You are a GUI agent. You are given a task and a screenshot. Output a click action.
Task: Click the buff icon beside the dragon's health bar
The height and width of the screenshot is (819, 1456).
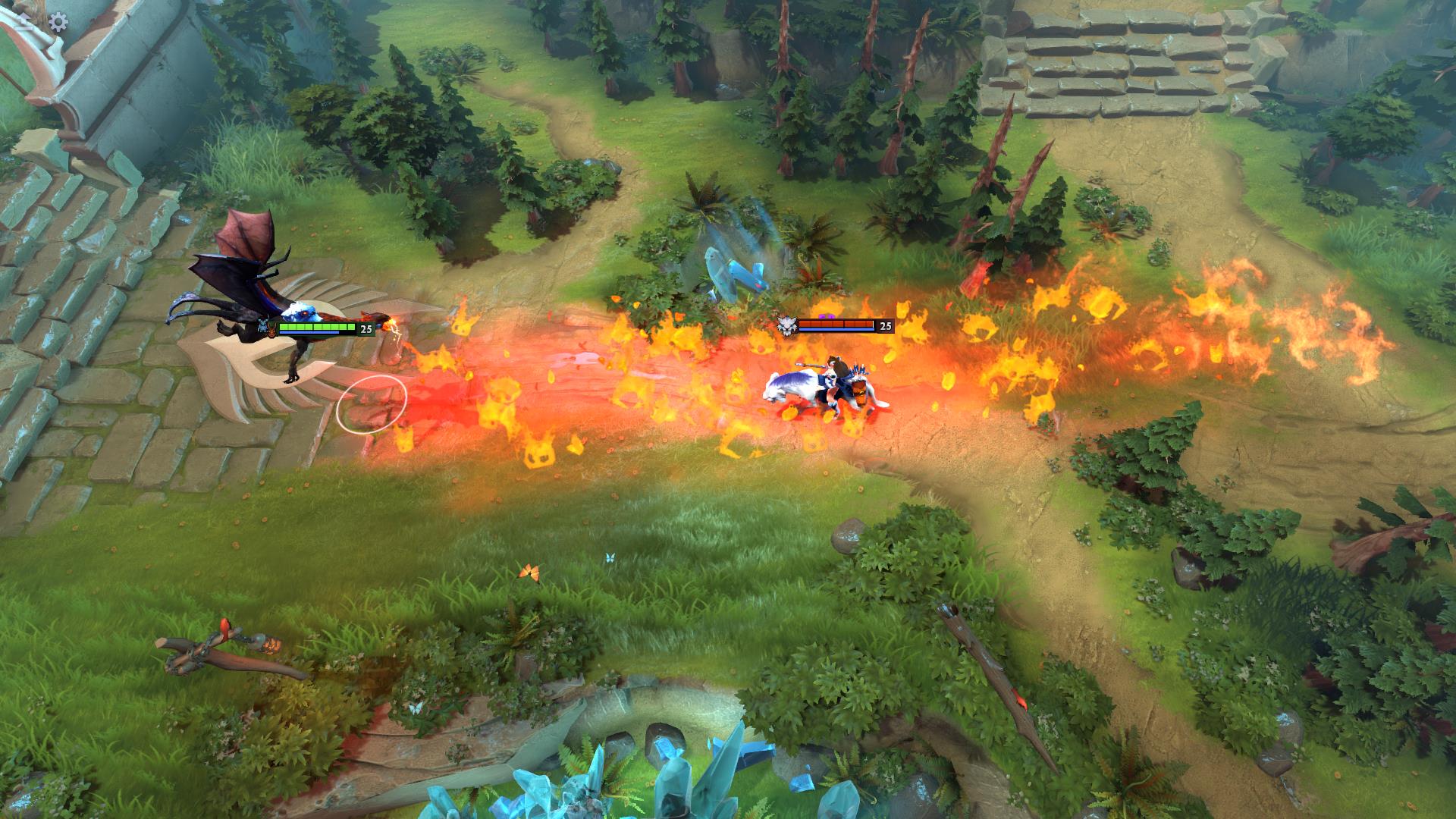(x=271, y=329)
